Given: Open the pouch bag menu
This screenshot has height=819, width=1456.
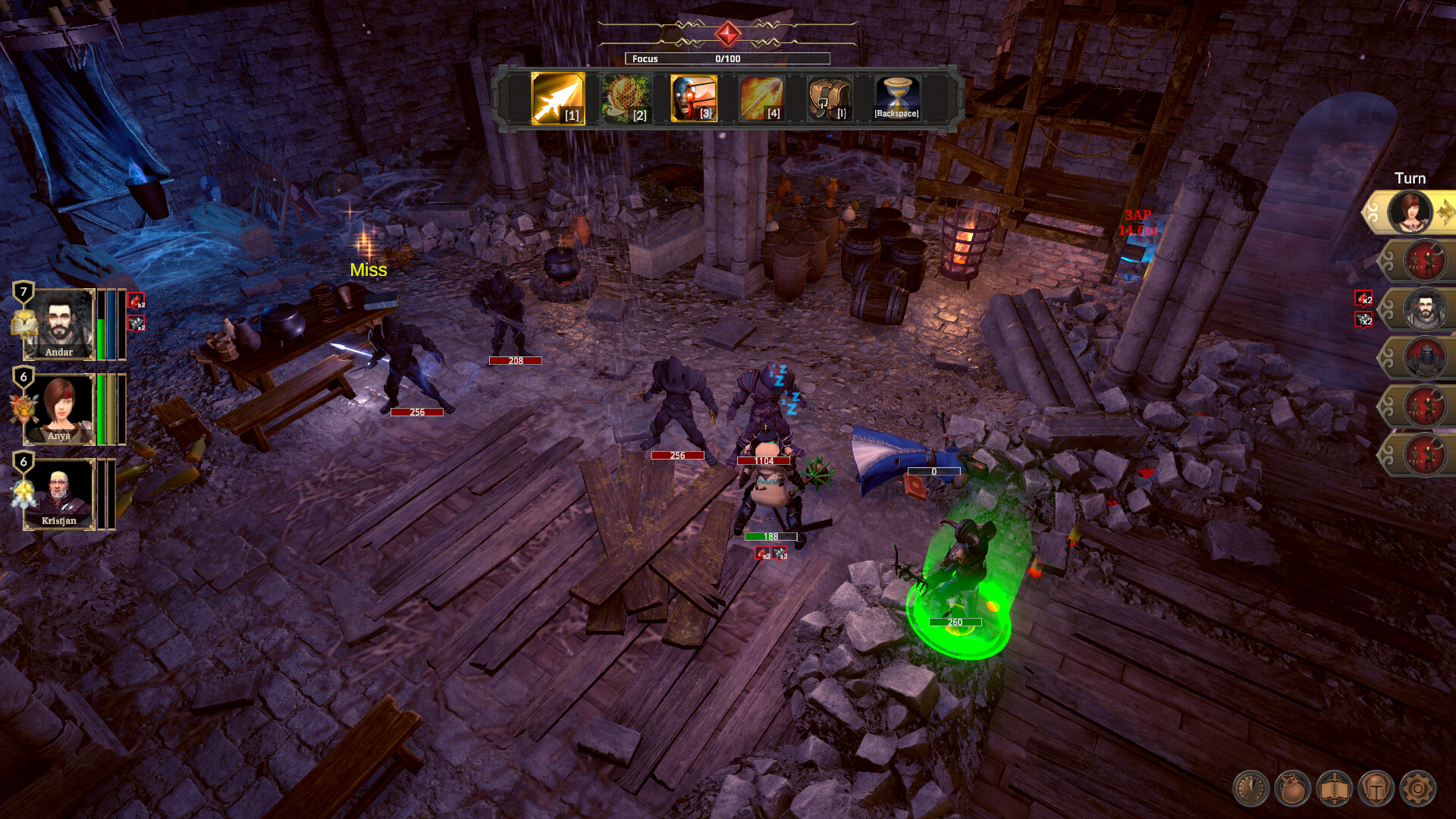Looking at the screenshot, I should [x=1292, y=789].
